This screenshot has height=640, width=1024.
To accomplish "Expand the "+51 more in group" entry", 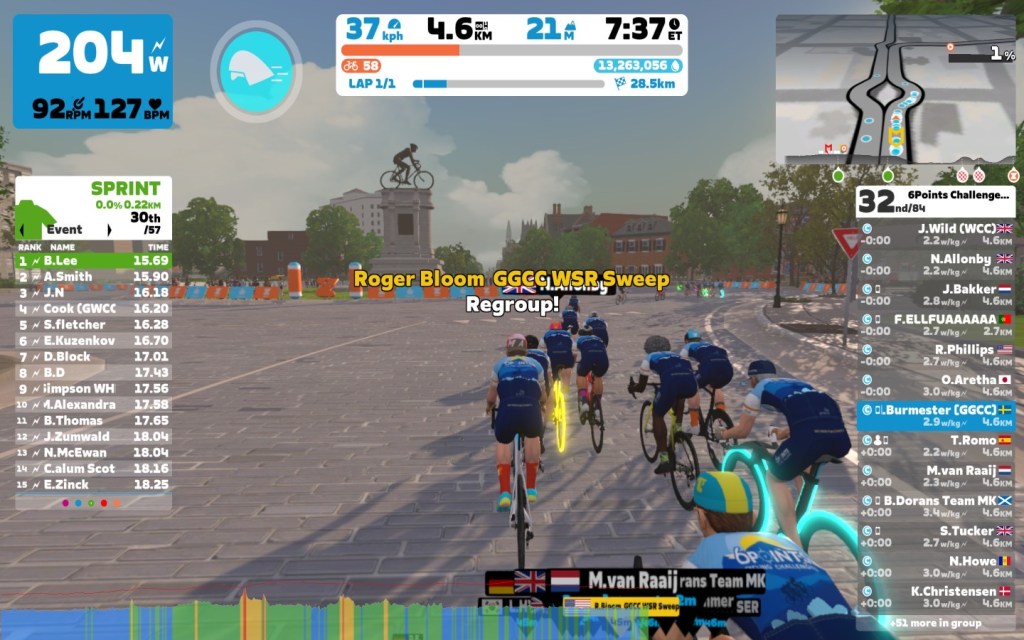I will click(x=936, y=621).
